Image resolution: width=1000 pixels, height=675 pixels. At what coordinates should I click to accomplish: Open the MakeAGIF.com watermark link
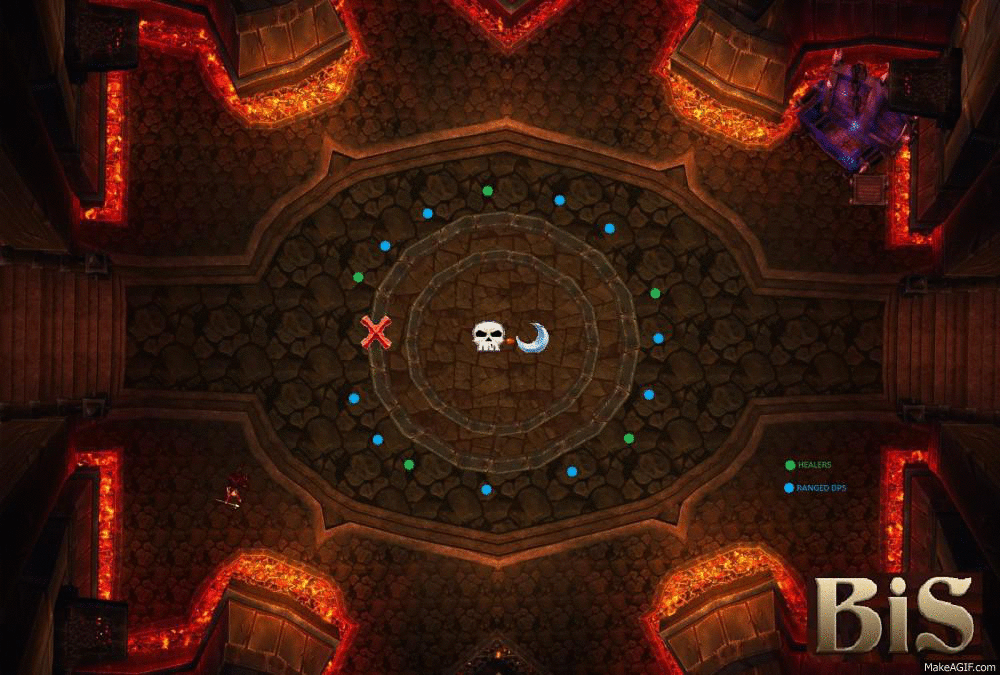click(958, 666)
